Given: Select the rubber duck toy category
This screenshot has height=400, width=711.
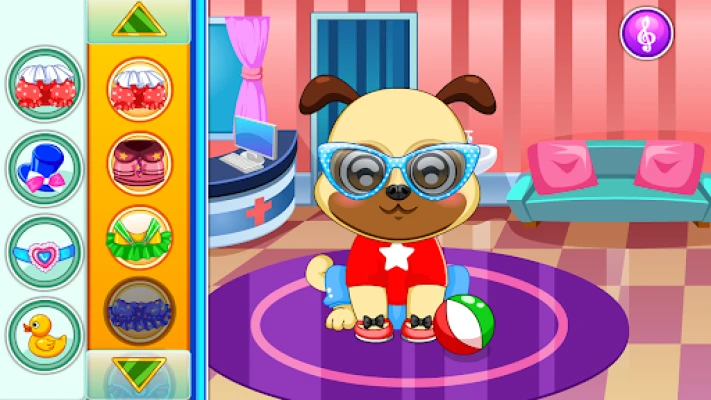Looking at the screenshot, I should 44,335.
